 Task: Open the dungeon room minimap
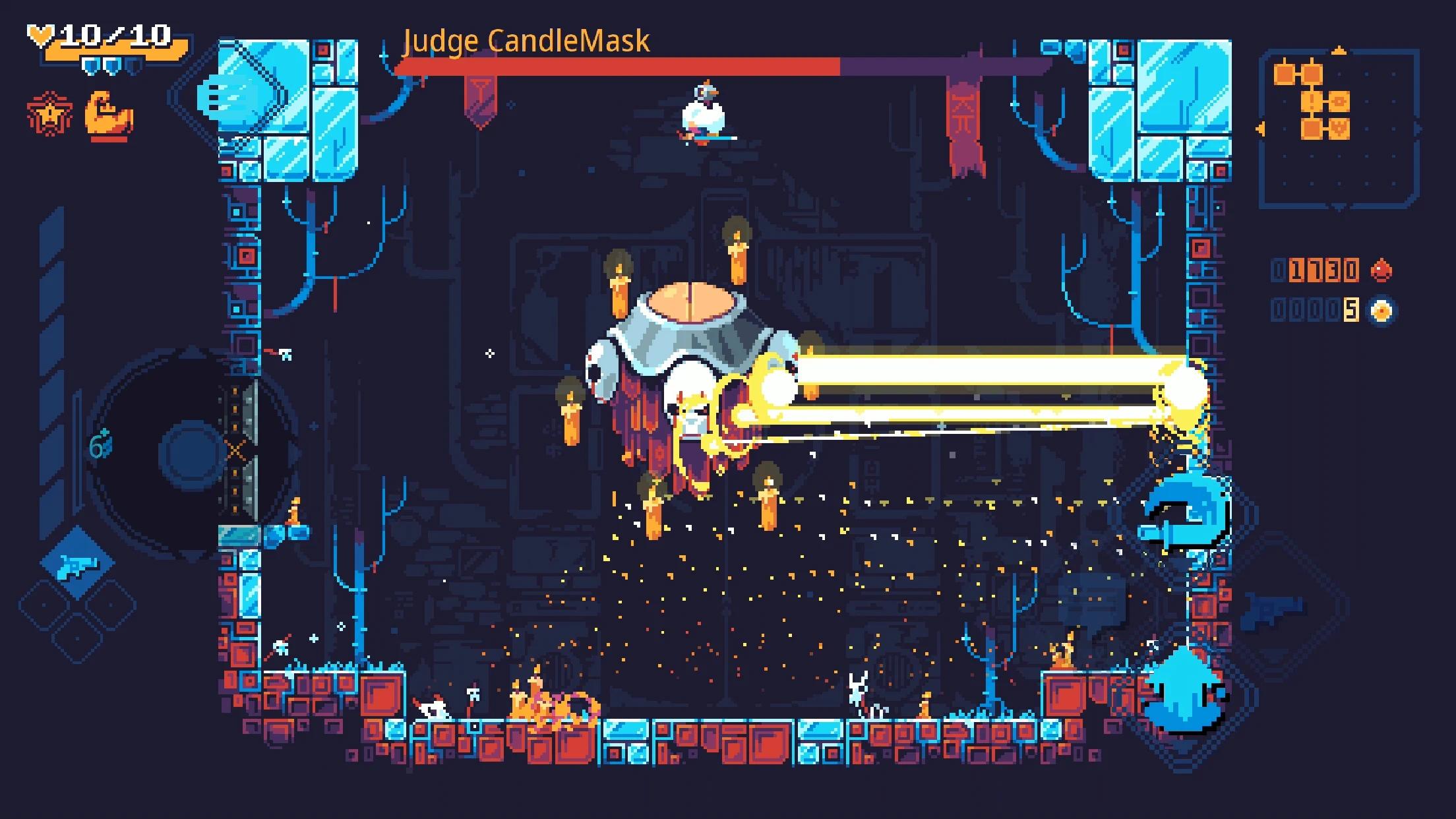1339,129
